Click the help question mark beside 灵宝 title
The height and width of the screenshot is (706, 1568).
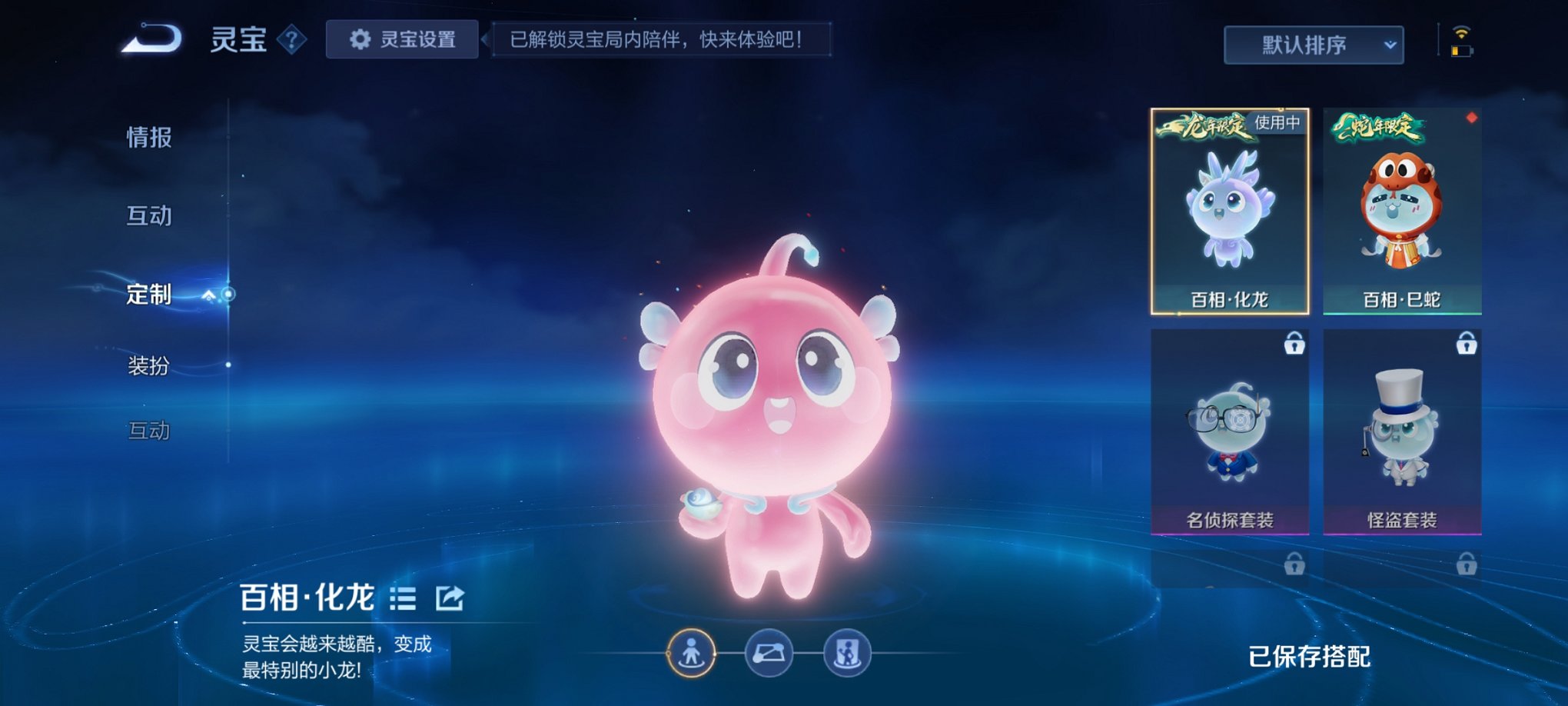[x=290, y=41]
